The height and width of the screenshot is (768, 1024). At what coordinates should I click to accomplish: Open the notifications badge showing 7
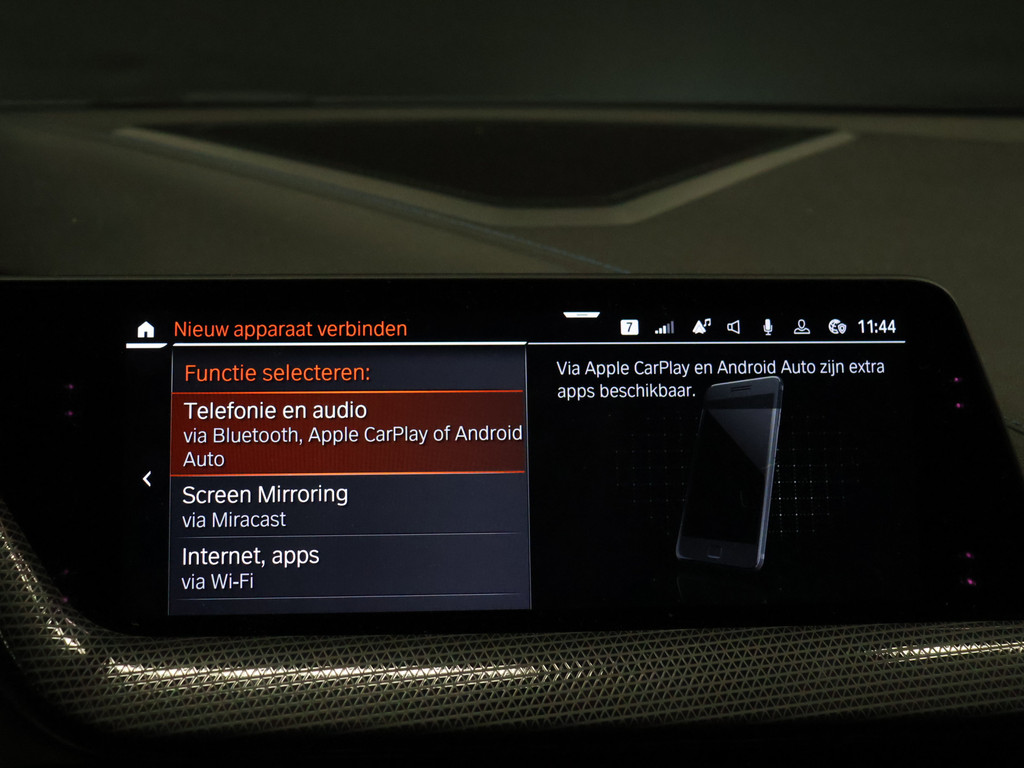coord(629,327)
